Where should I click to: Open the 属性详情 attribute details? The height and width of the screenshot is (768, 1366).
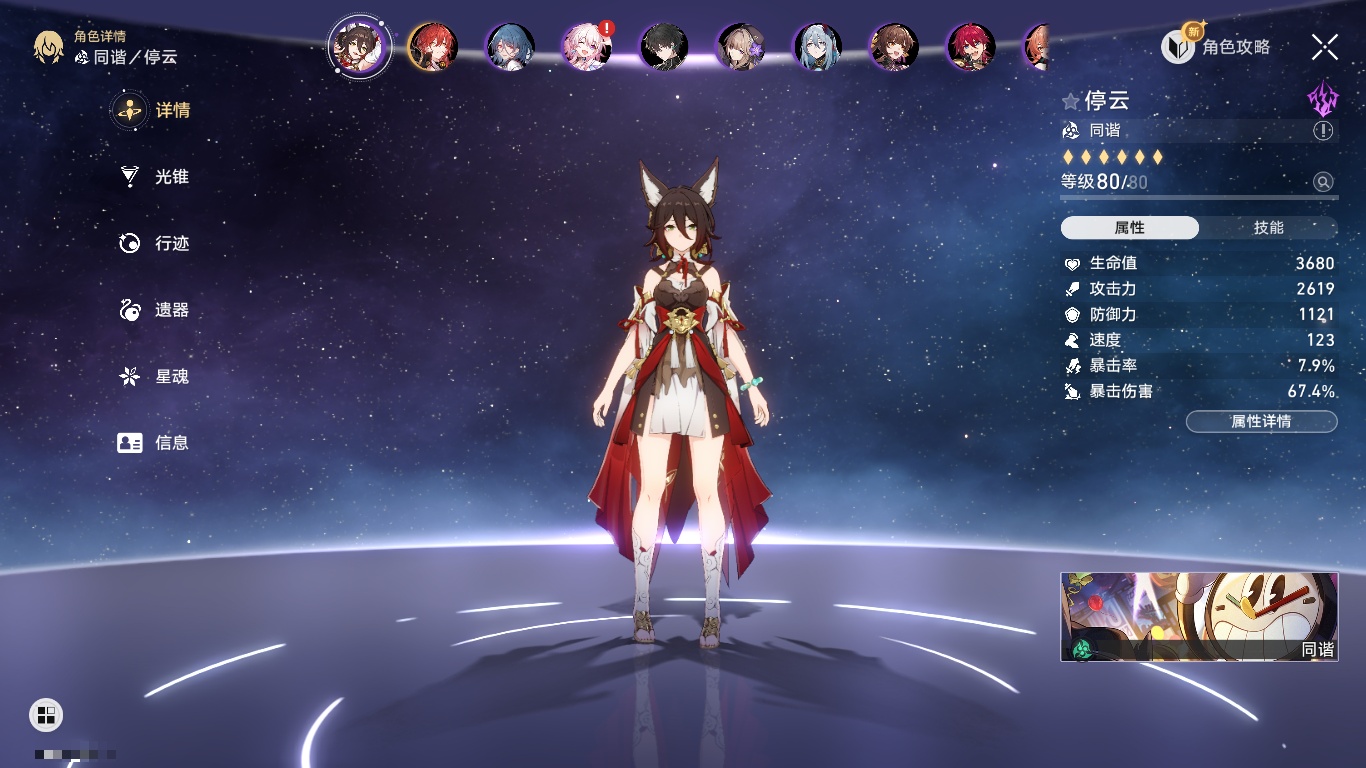tap(1261, 422)
